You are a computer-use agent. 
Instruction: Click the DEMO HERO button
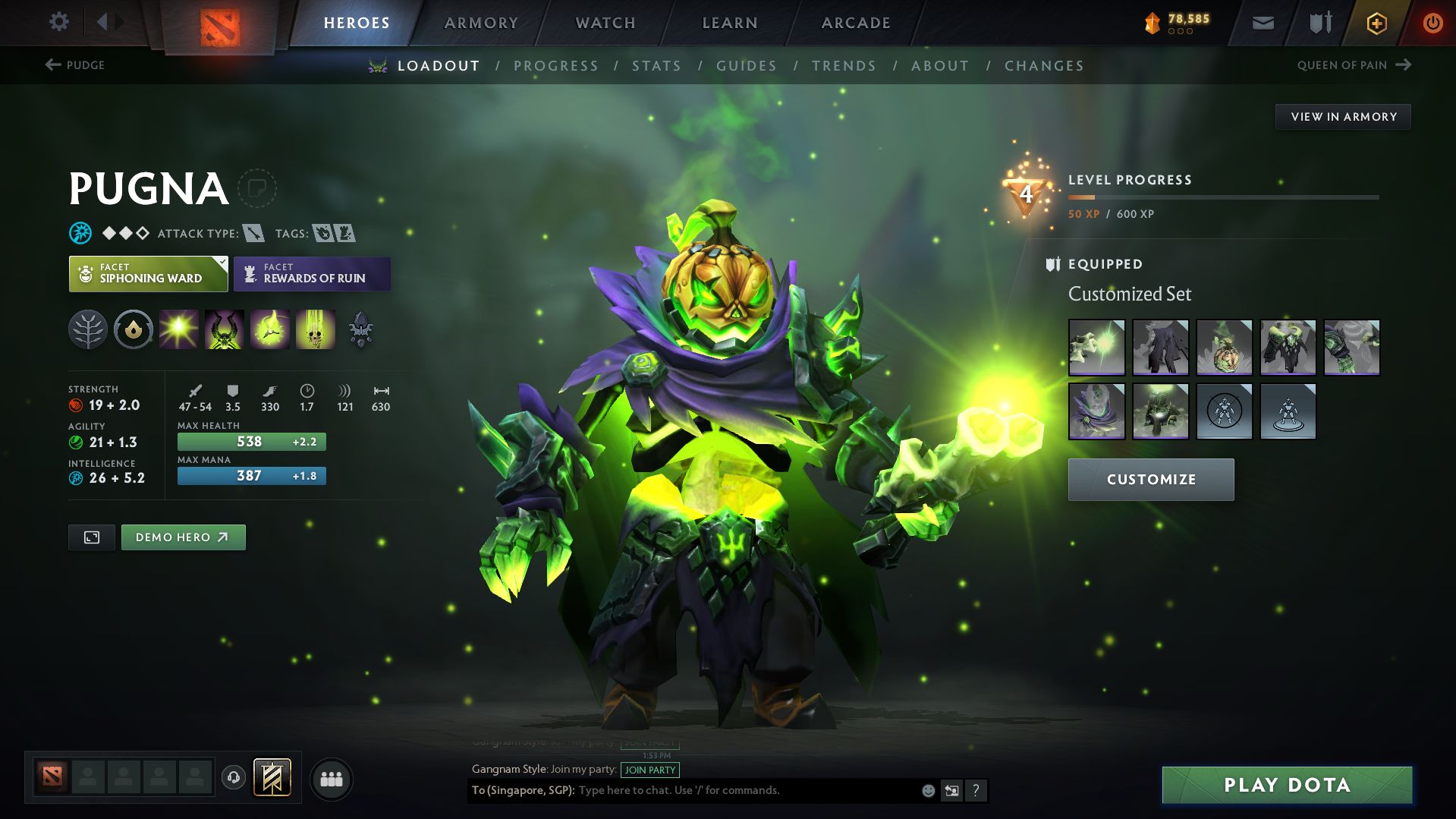point(183,537)
